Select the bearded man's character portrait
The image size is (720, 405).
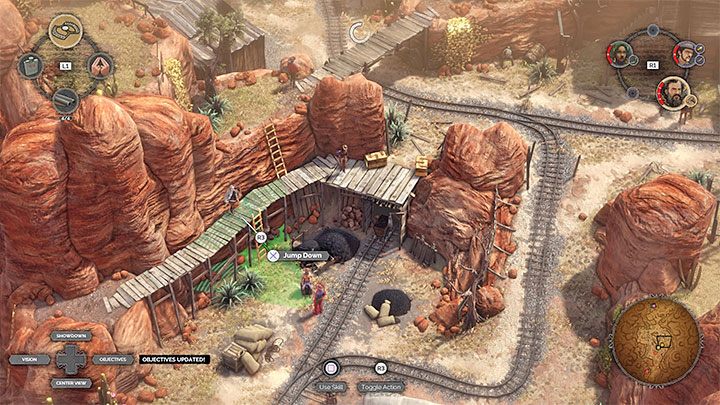[673, 93]
